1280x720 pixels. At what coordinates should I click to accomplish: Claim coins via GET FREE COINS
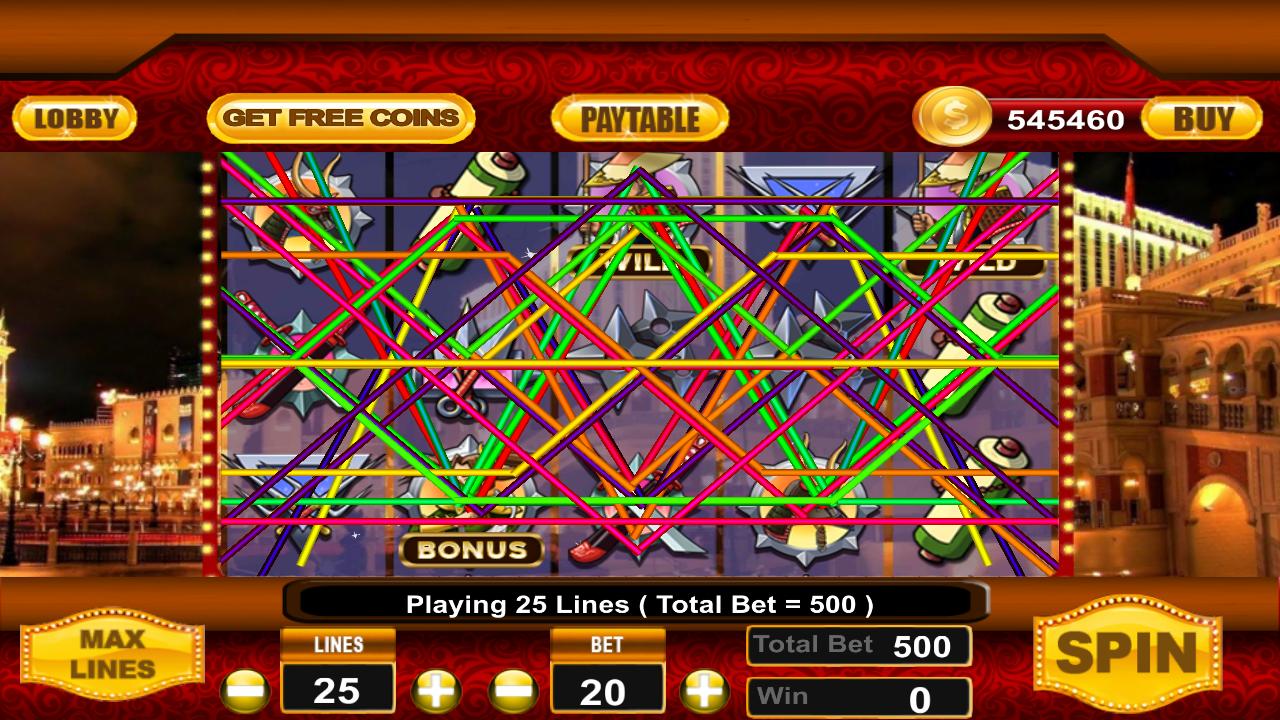point(342,117)
